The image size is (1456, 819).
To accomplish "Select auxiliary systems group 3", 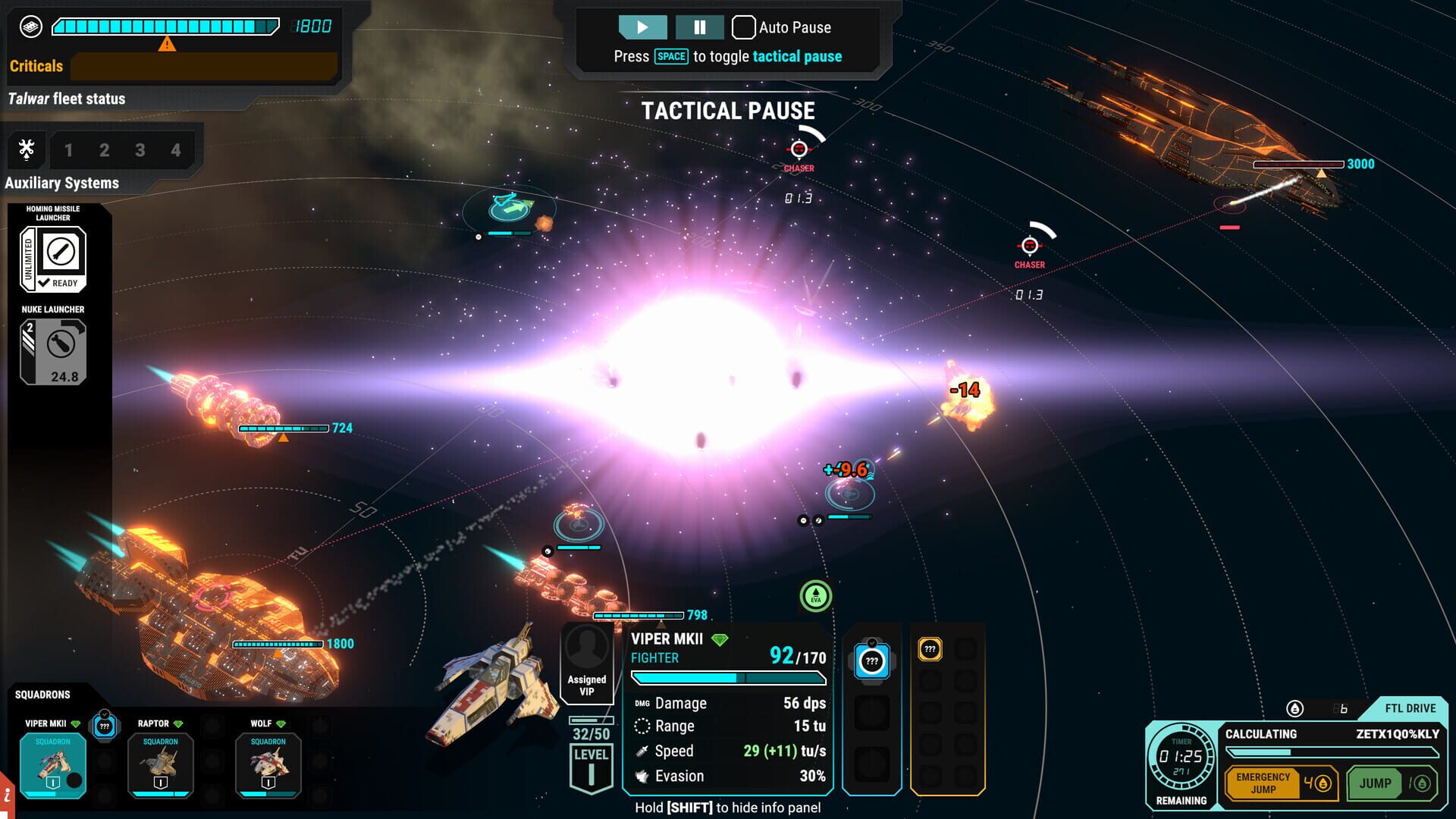I will coord(140,150).
